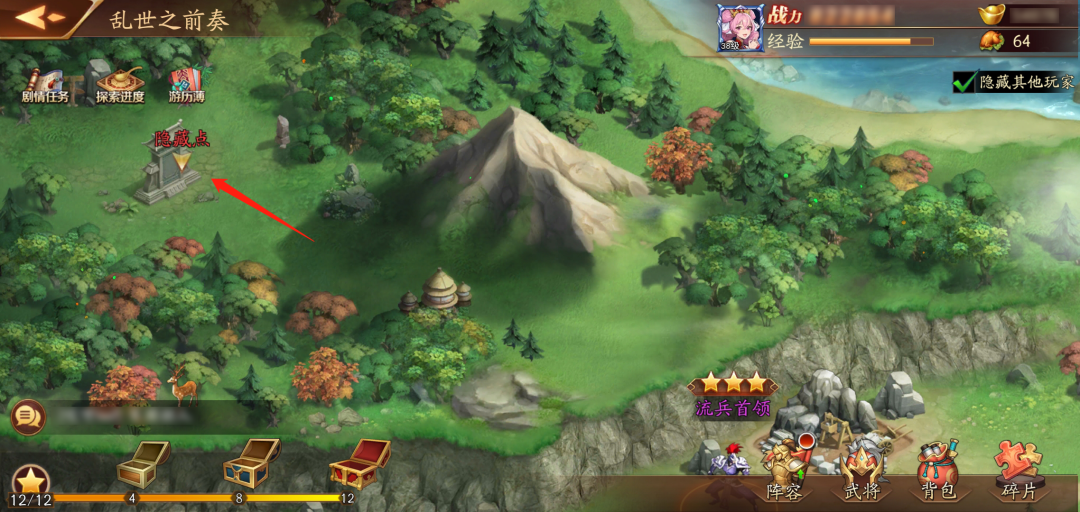Open the chat bubble button
Screen dimensions: 1080x512
(x=28, y=416)
